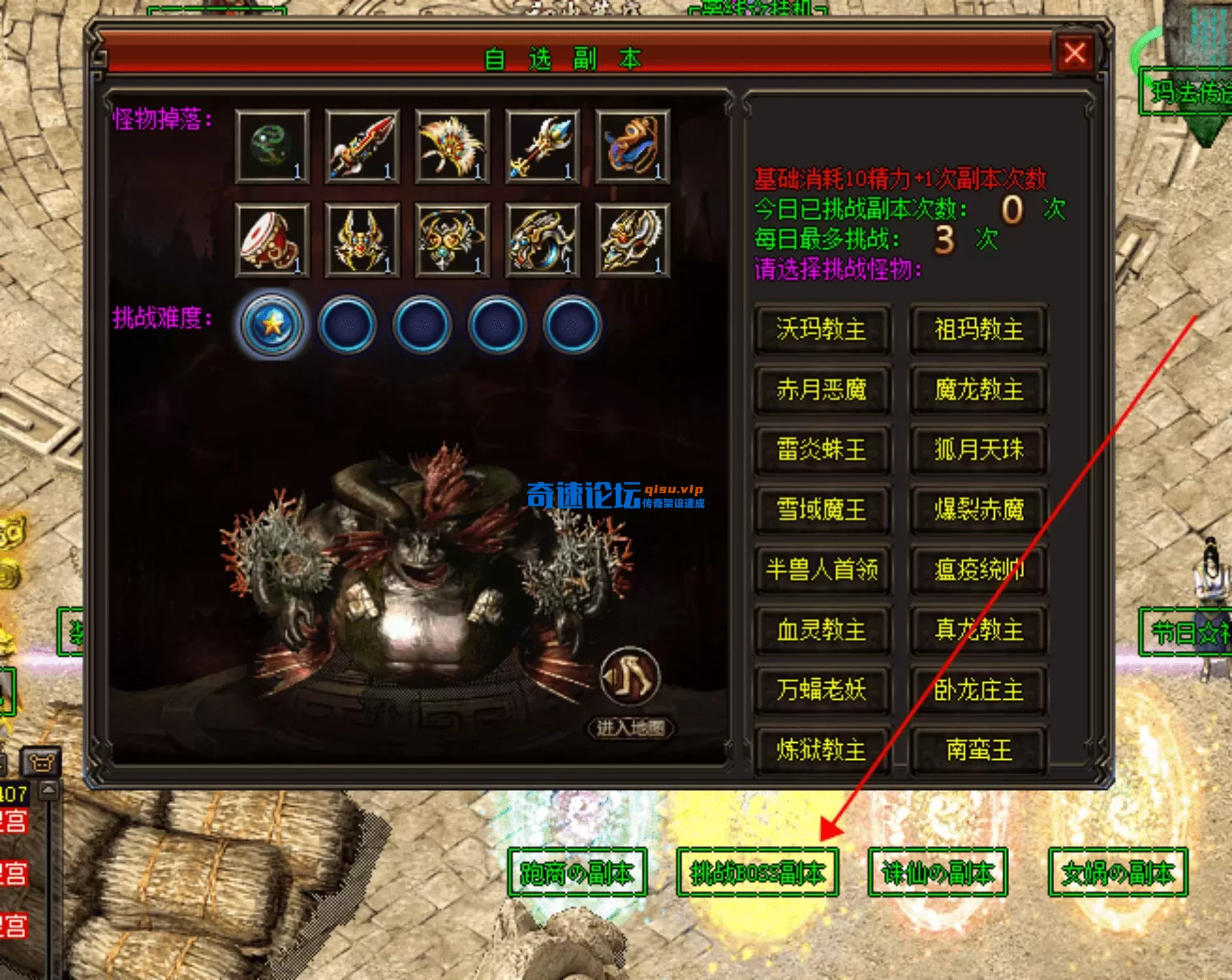Inspect the red drum drop item

point(272,240)
